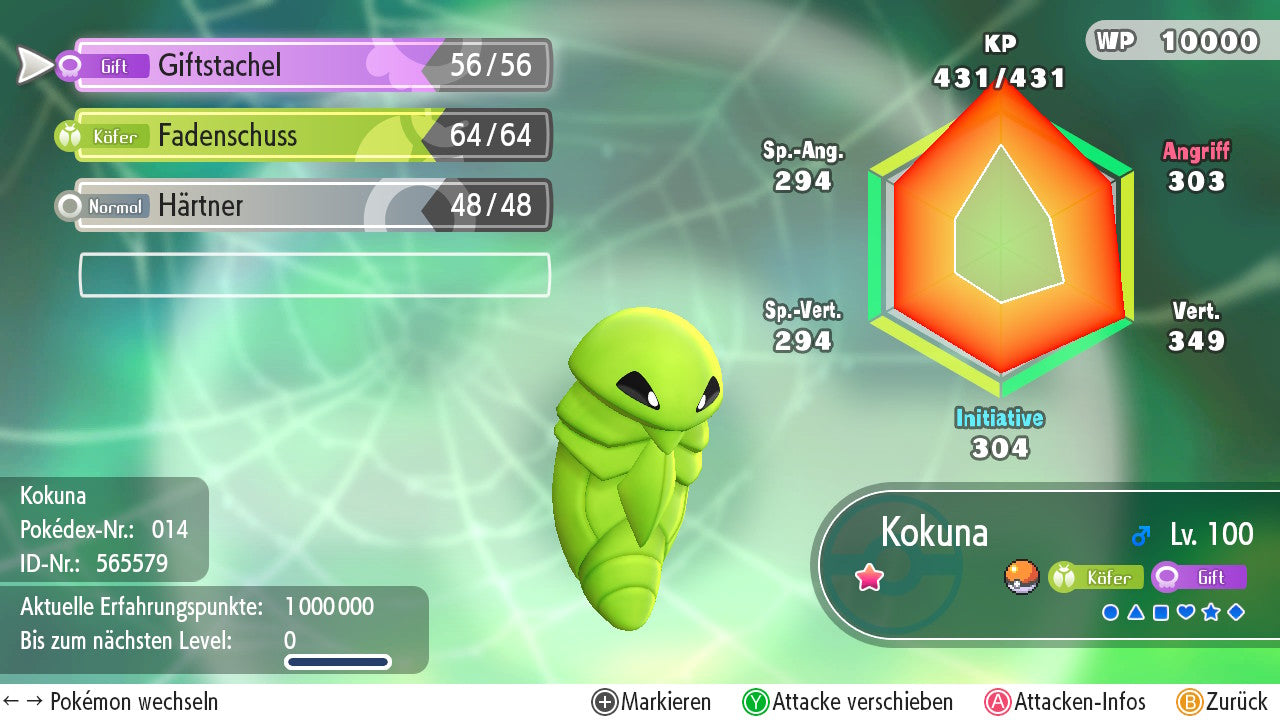Screen dimensions: 1280x720
Task: Click the empty fourth move slot
Action: pyautogui.click(x=314, y=275)
